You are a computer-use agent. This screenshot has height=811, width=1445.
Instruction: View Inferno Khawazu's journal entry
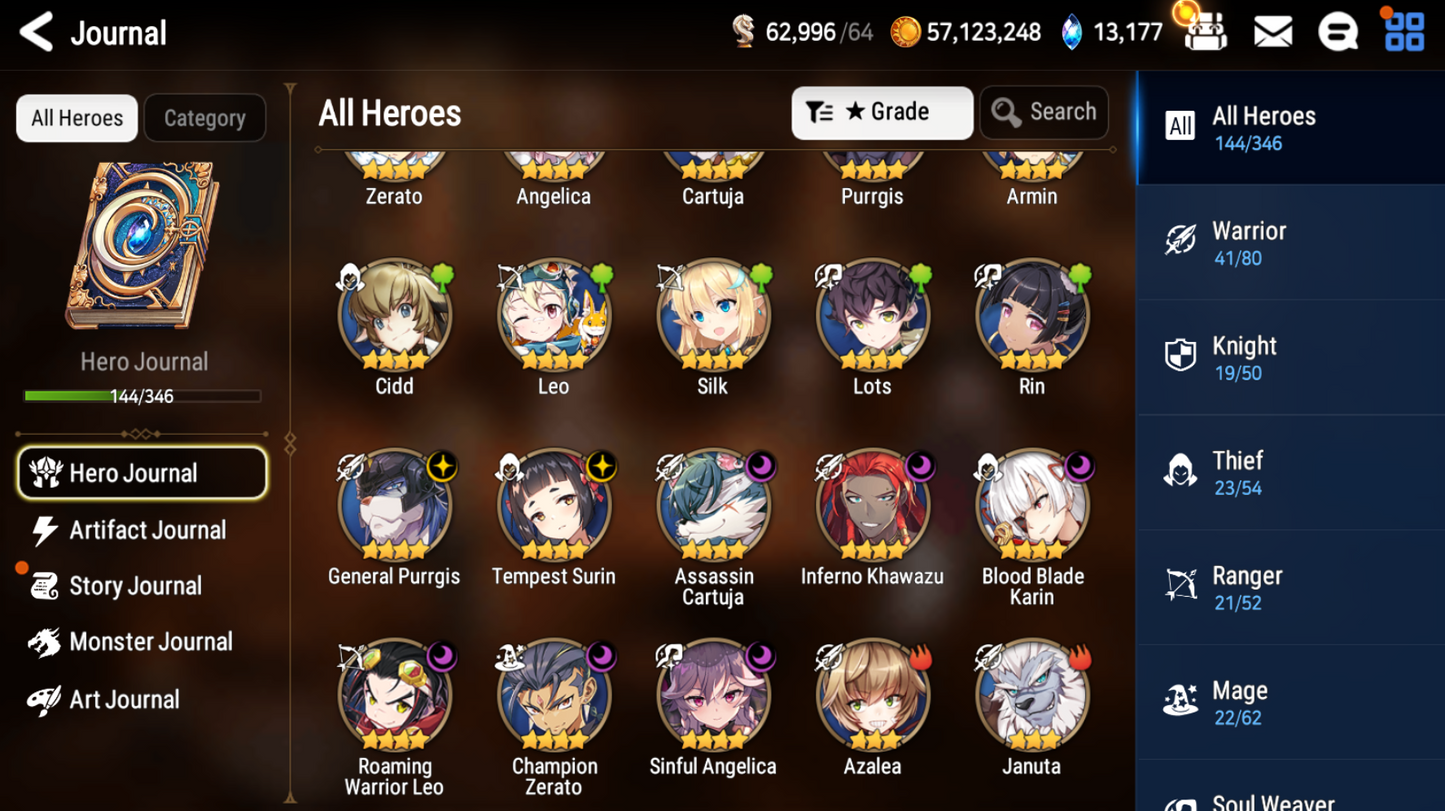pyautogui.click(x=872, y=507)
